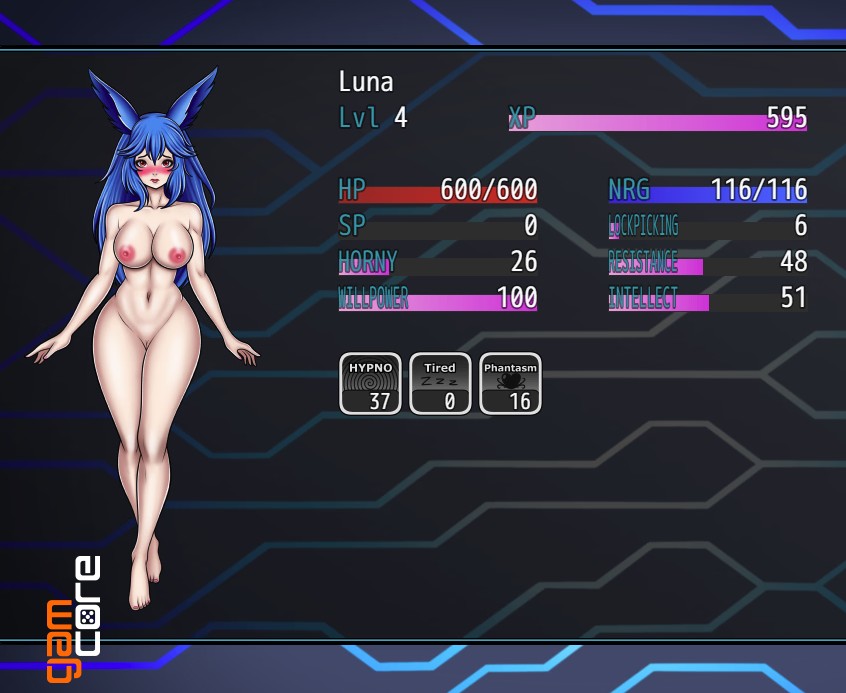
Task: Select the HYPNO status icon
Action: pyautogui.click(x=370, y=383)
